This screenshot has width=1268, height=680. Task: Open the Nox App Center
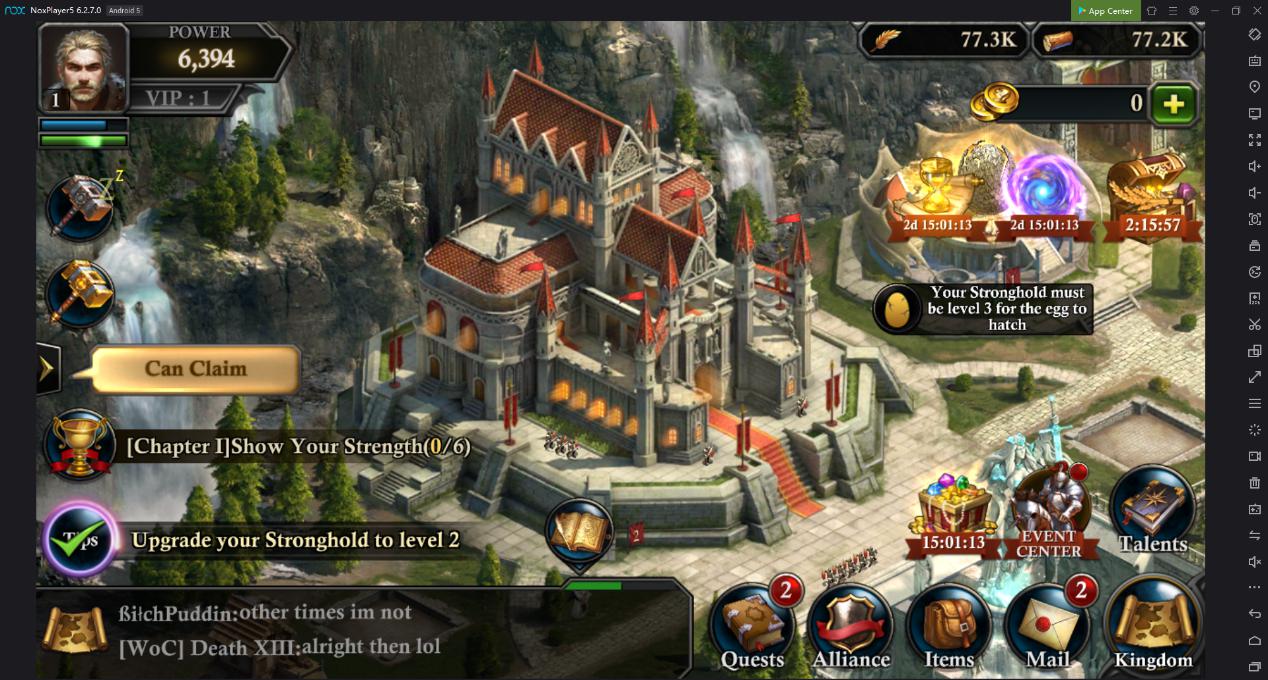(x=1105, y=11)
